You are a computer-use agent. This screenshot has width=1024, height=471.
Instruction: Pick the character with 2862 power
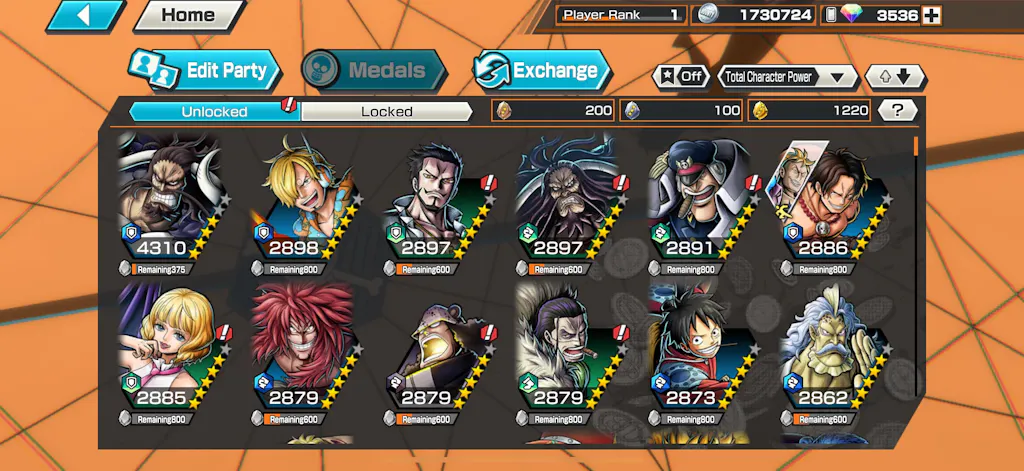[824, 352]
